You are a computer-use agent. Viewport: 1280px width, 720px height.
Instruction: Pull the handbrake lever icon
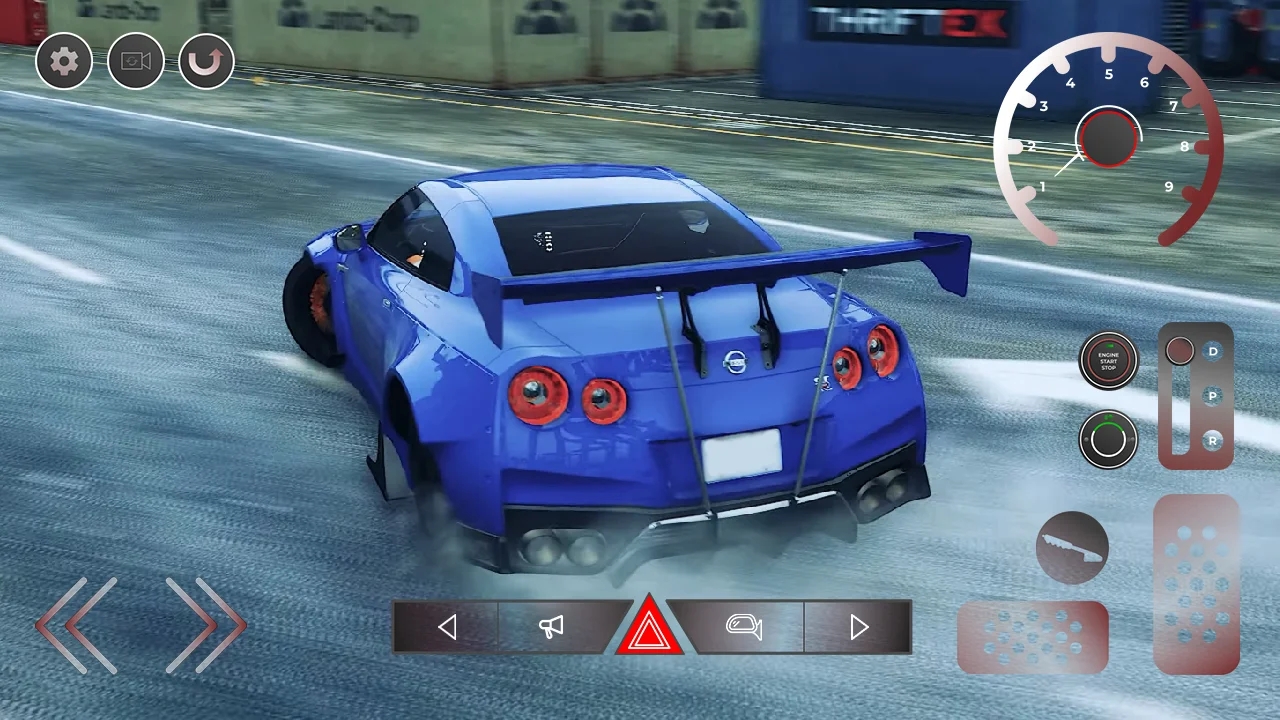pyautogui.click(x=1073, y=548)
